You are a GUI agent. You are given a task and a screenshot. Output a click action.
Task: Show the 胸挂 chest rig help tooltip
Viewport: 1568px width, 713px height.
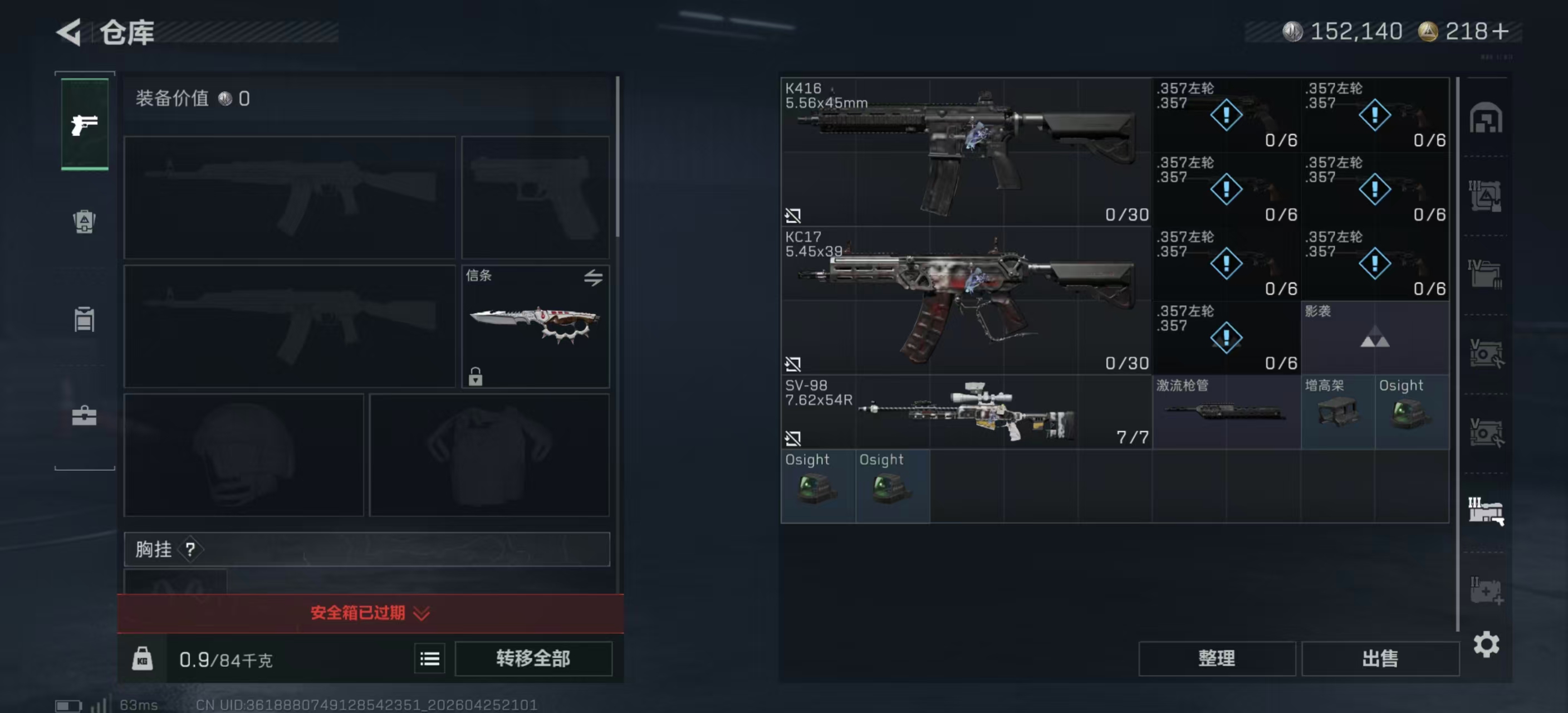pyautogui.click(x=190, y=549)
